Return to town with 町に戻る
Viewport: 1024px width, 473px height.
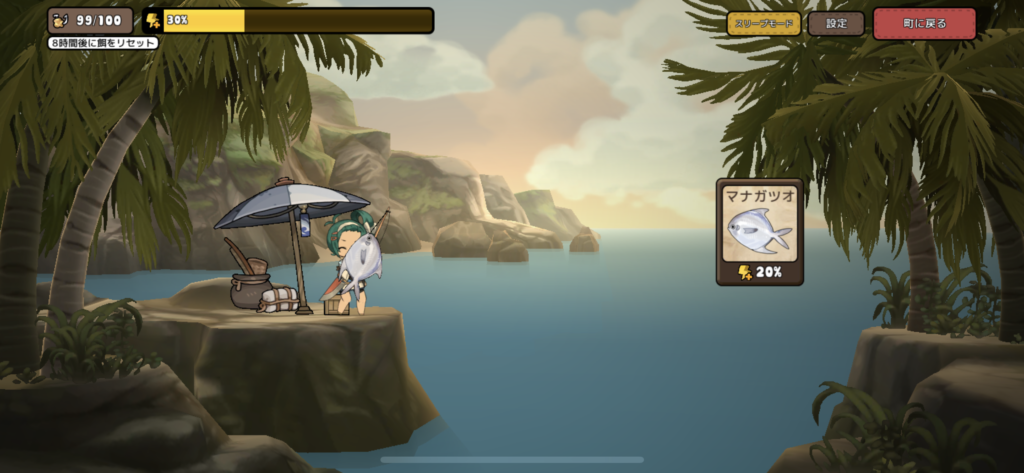[x=923, y=23]
